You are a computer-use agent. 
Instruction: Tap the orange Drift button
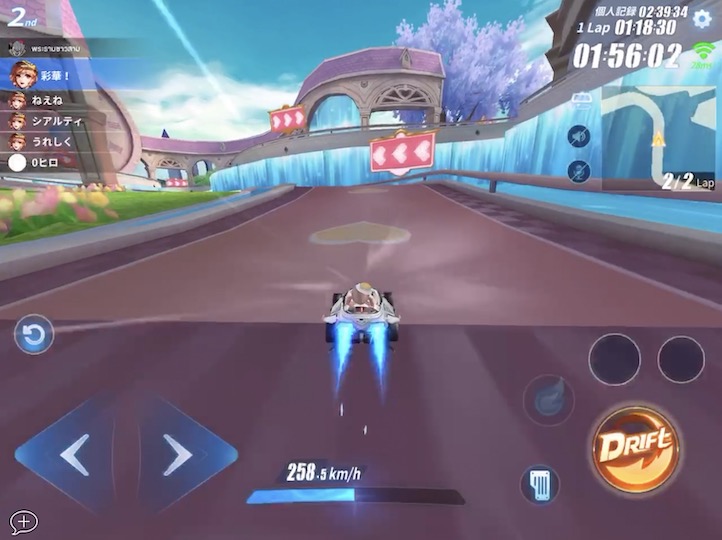pyautogui.click(x=634, y=447)
